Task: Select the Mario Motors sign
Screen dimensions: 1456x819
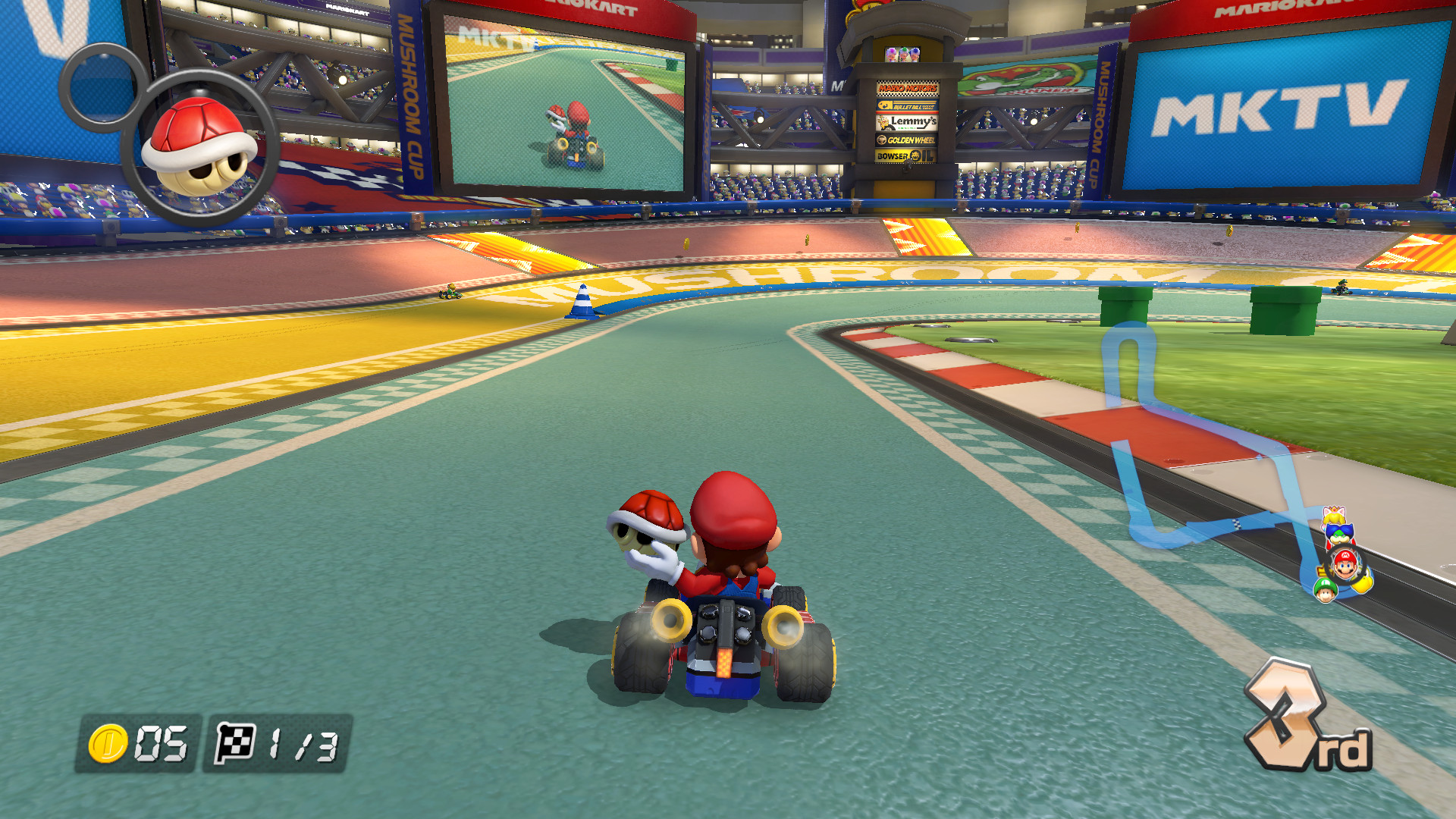Action: pyautogui.click(x=908, y=89)
